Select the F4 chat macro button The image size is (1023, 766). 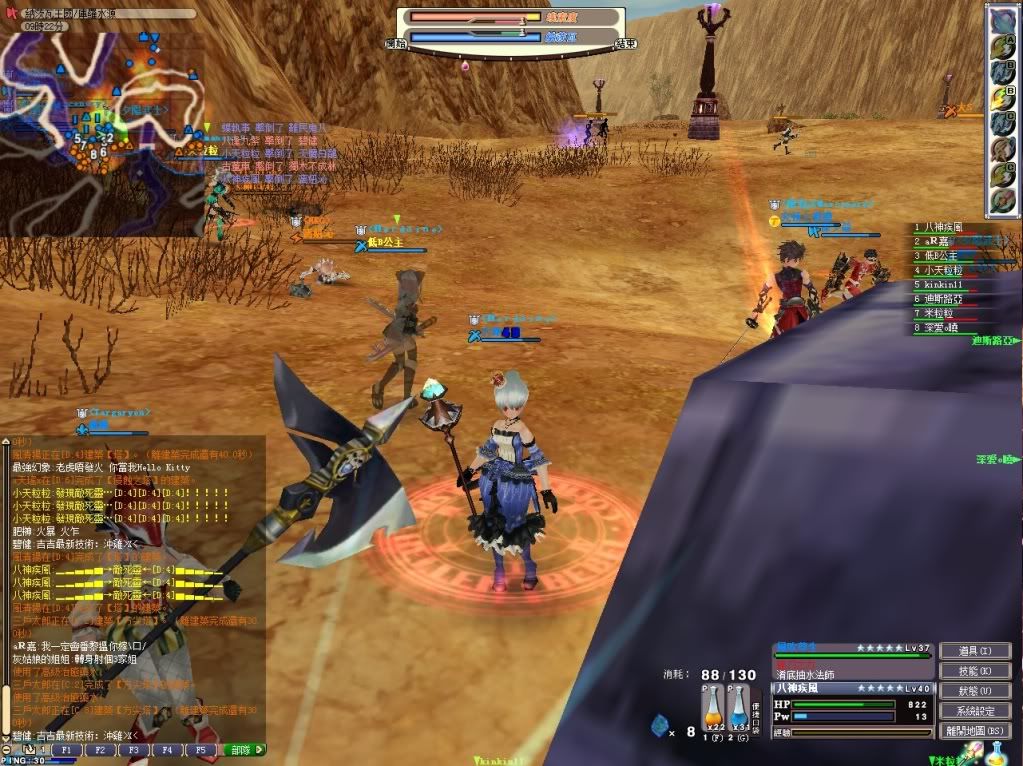(166, 749)
